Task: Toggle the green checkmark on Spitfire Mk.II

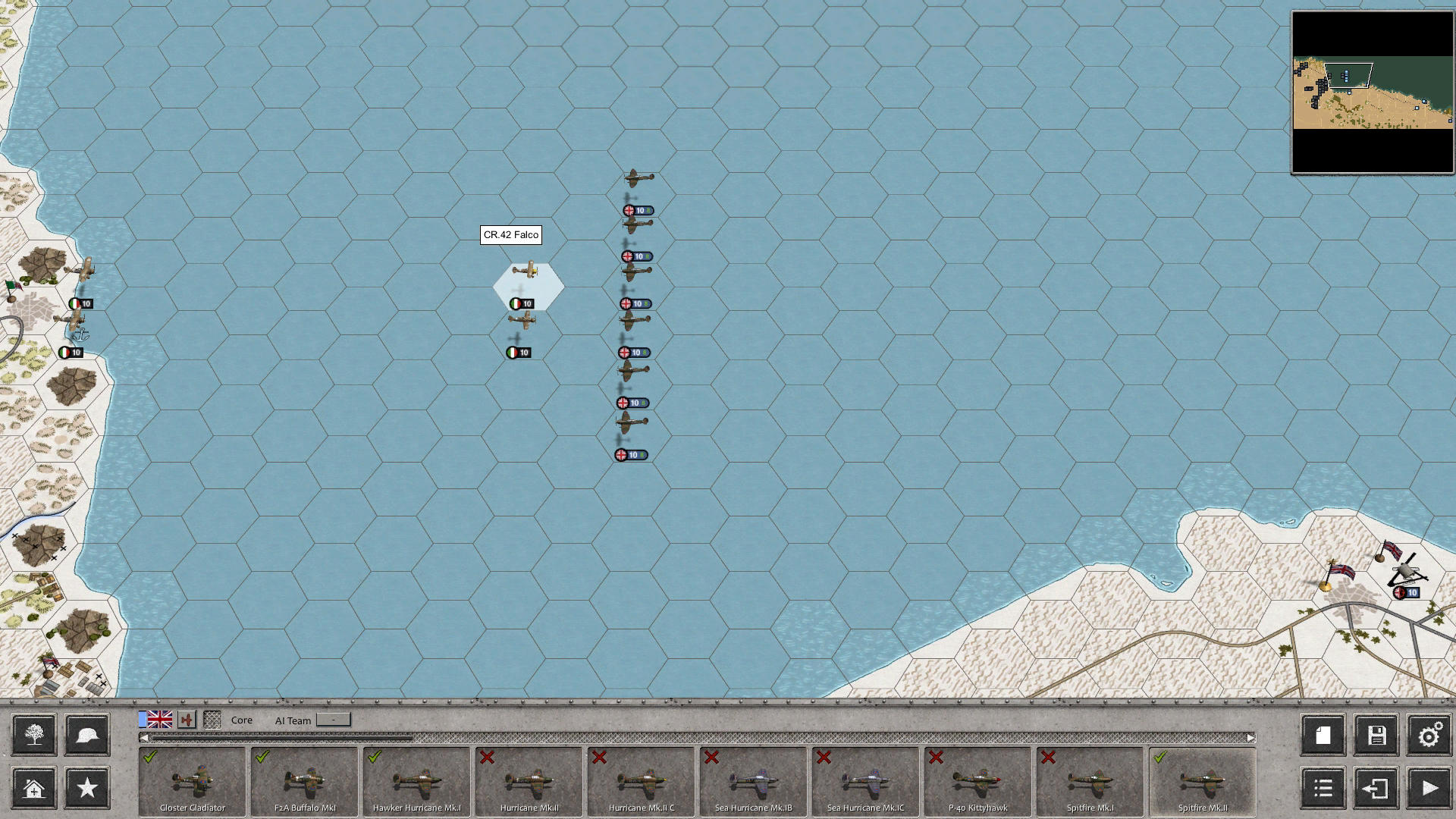Action: tap(1159, 756)
